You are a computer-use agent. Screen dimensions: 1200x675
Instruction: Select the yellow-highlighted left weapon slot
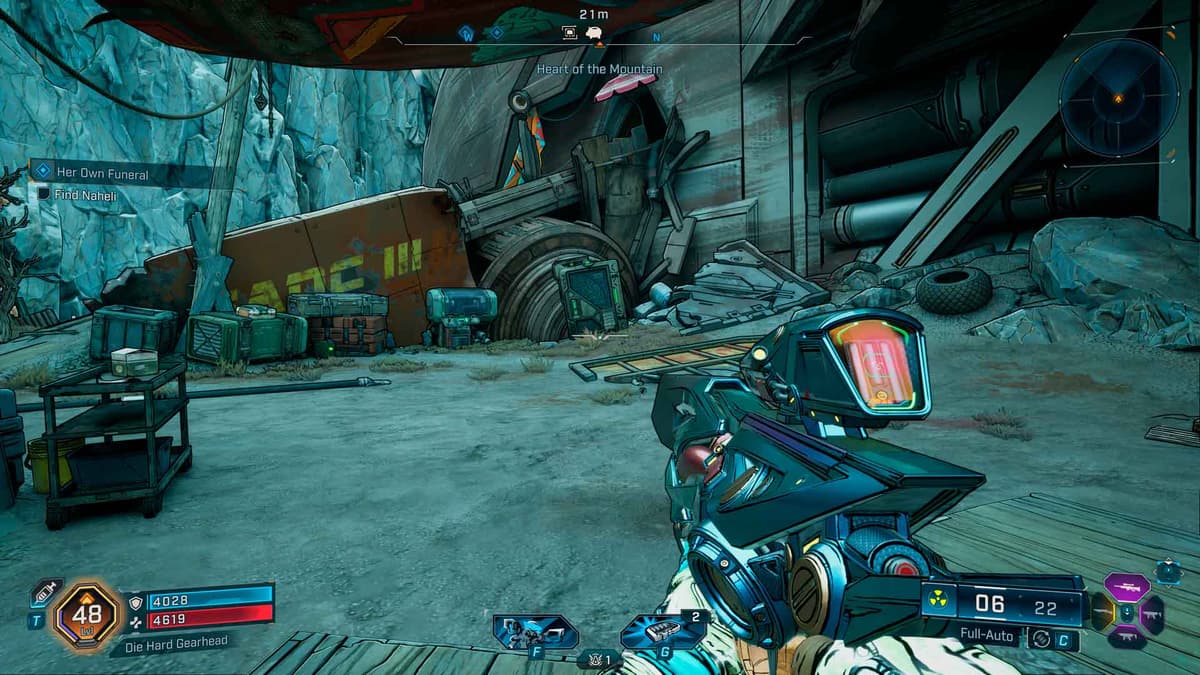[x=1102, y=612]
